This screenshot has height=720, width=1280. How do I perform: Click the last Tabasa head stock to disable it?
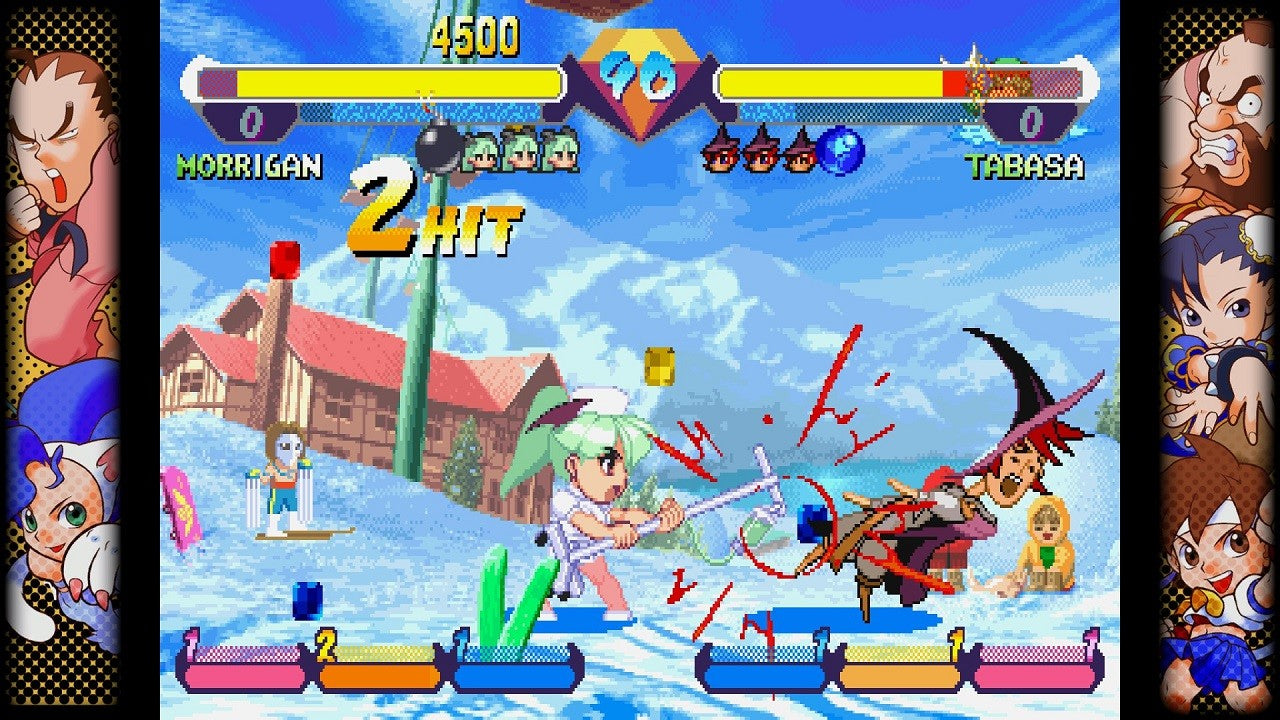click(x=796, y=150)
